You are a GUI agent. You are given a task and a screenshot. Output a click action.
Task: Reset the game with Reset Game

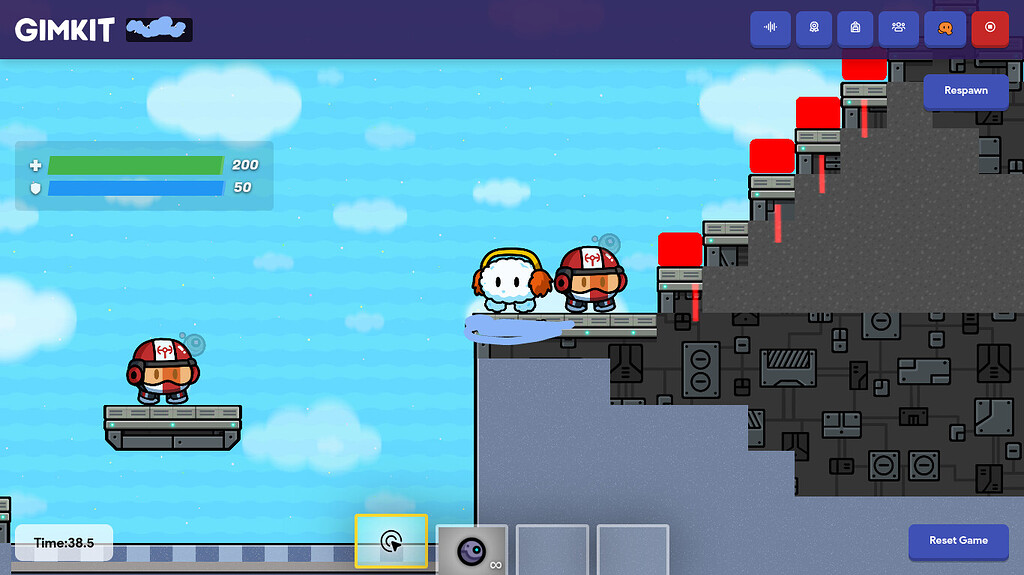coord(958,541)
